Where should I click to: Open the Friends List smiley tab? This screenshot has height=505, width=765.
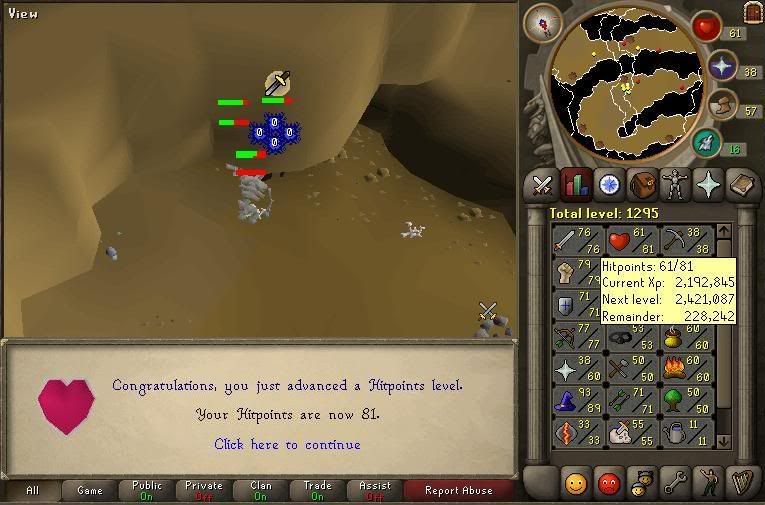tap(575, 484)
